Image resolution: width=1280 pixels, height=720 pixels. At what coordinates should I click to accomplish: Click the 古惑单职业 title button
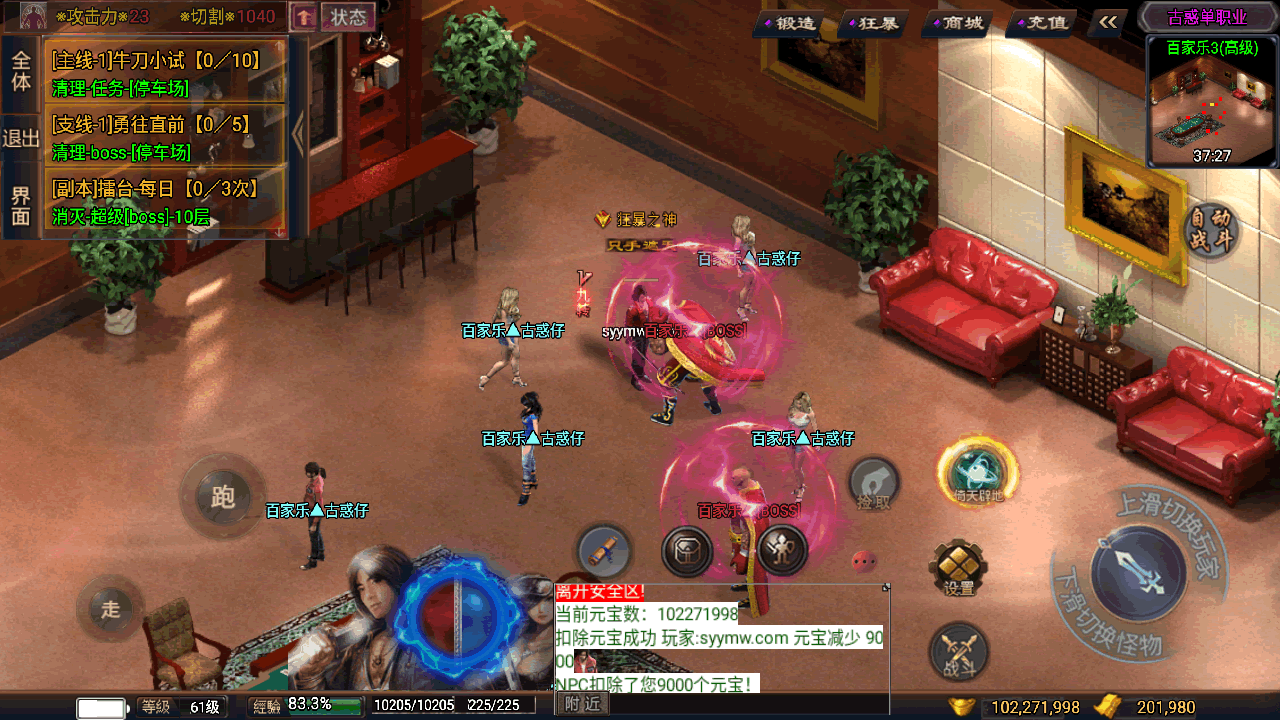tap(1207, 17)
